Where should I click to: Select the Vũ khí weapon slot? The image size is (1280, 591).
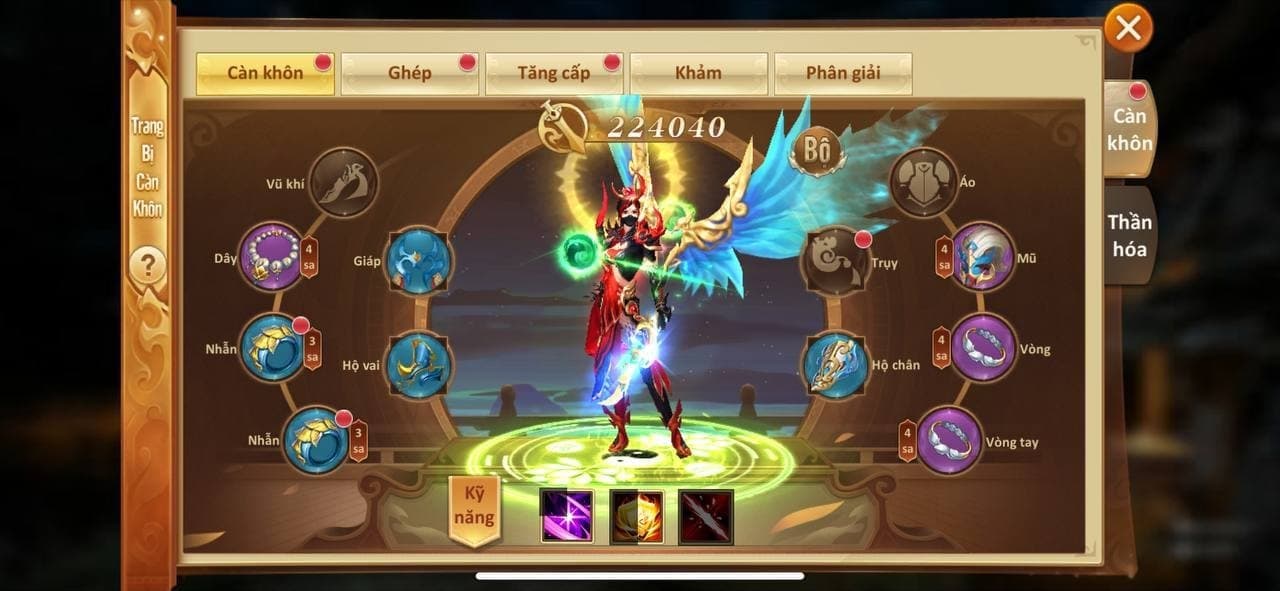343,182
